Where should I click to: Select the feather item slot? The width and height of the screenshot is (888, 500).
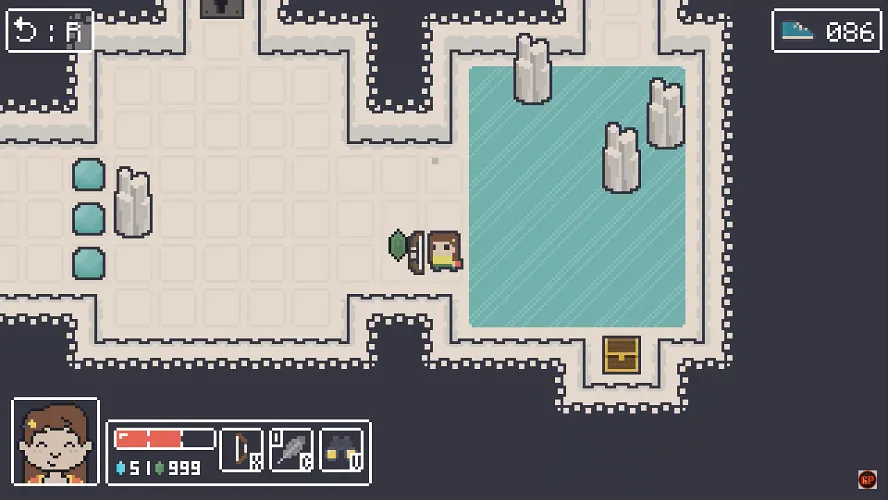click(x=291, y=450)
